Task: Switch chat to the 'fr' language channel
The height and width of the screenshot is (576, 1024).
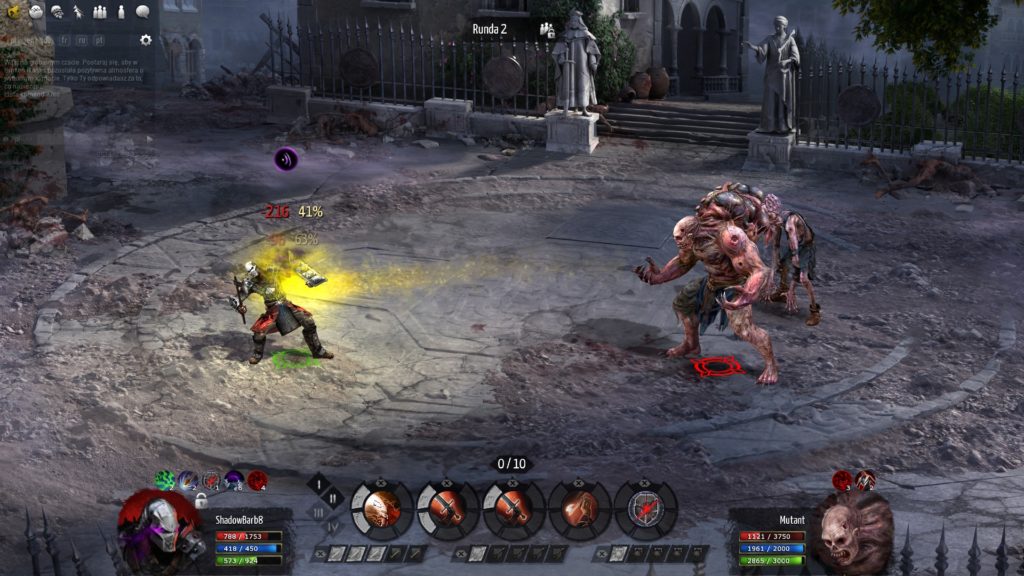Action: pyautogui.click(x=64, y=40)
